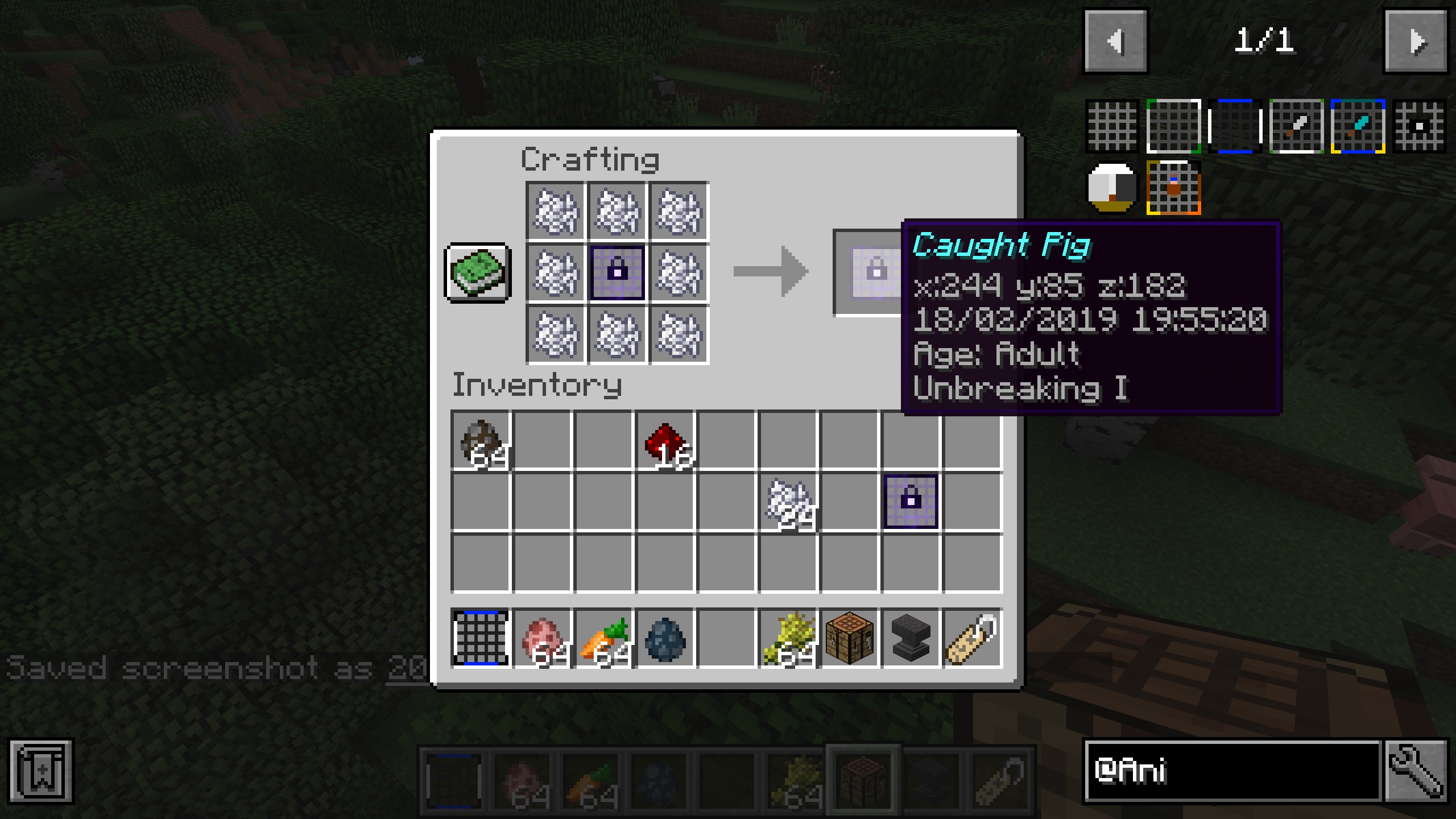Pick up the carrot stack
Image resolution: width=1456 pixels, height=819 pixels.
(x=603, y=638)
